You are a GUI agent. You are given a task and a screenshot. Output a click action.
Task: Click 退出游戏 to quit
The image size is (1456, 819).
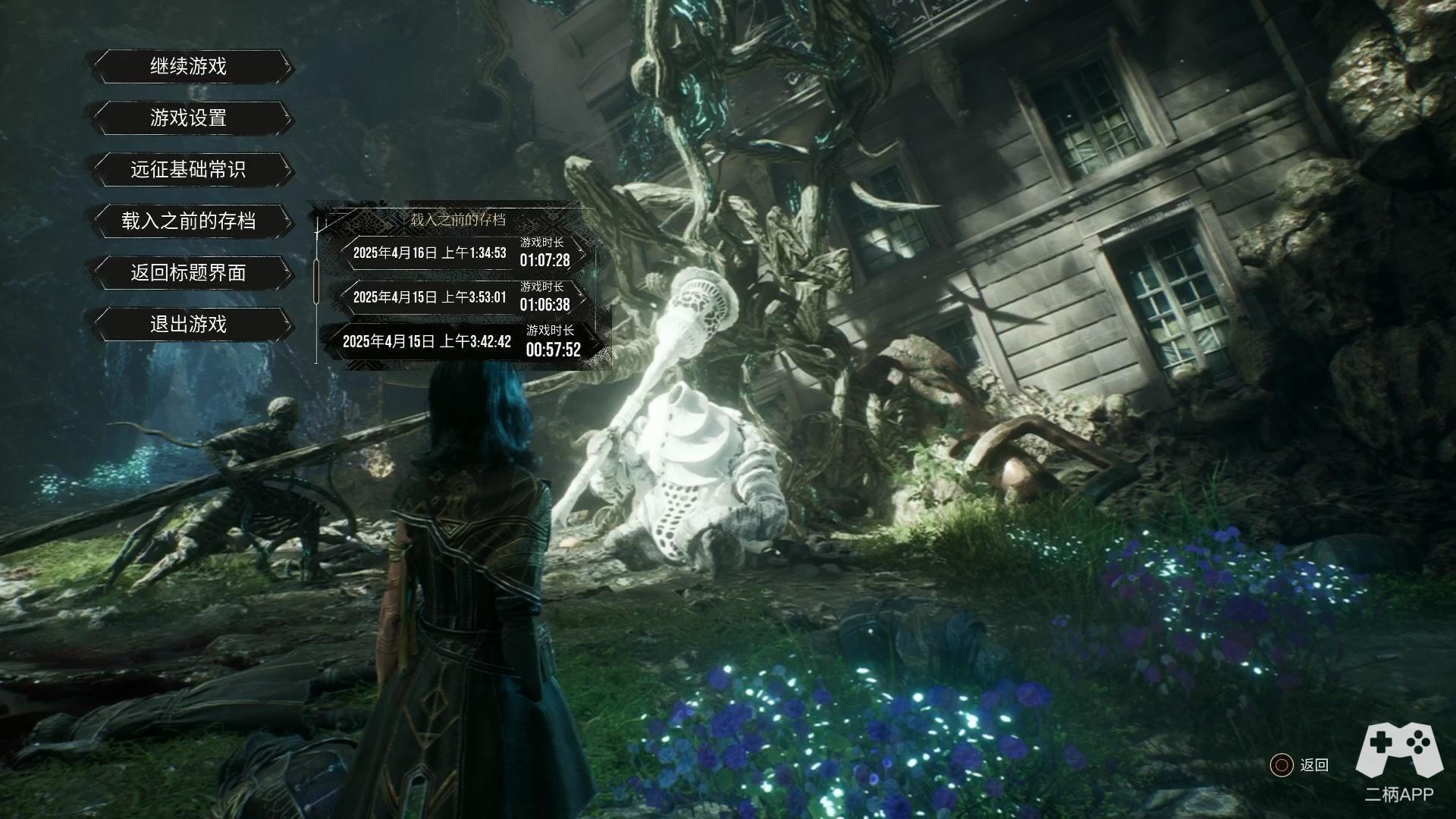189,325
